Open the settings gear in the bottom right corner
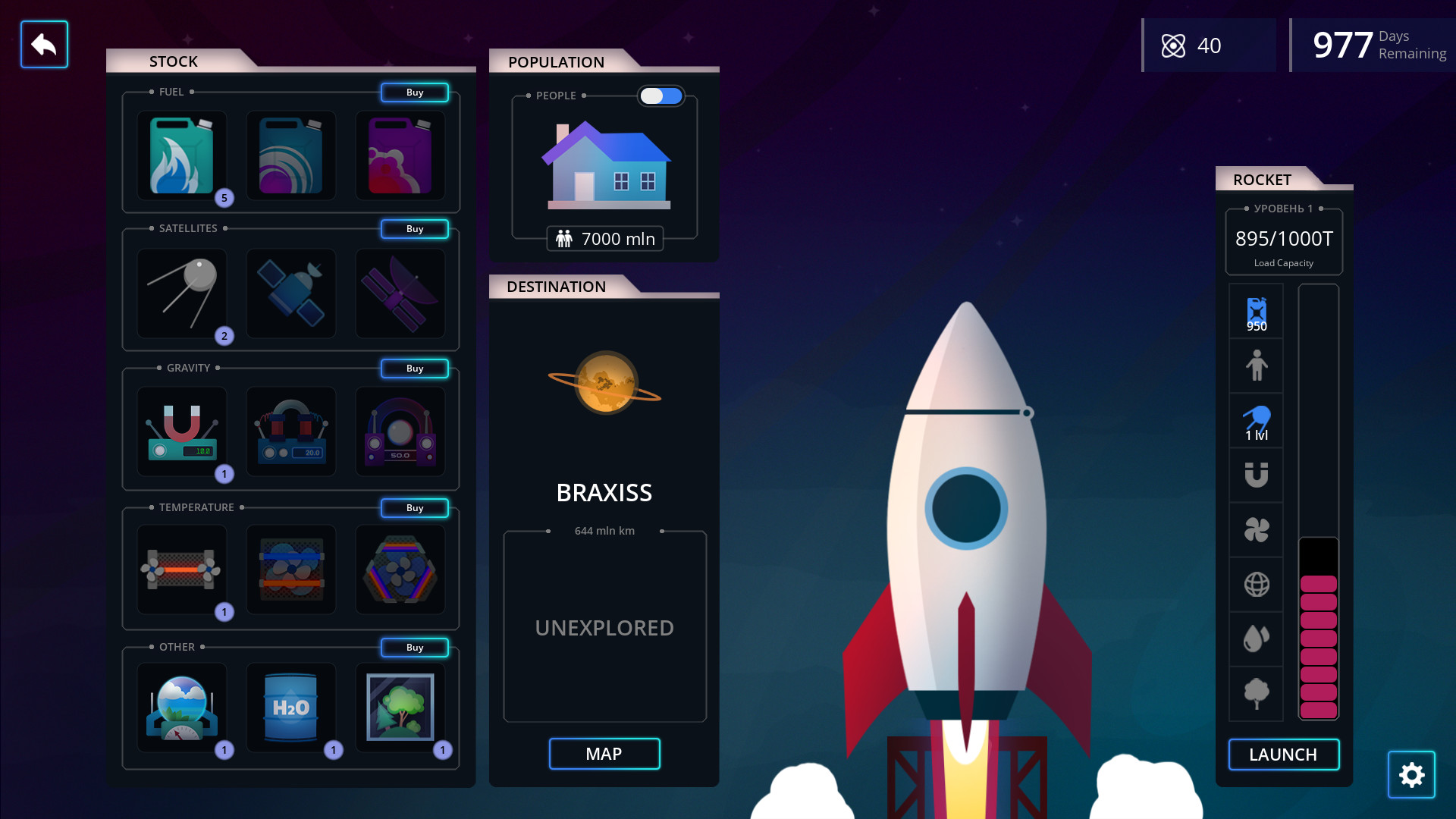The height and width of the screenshot is (819, 1456). pos(1411,774)
